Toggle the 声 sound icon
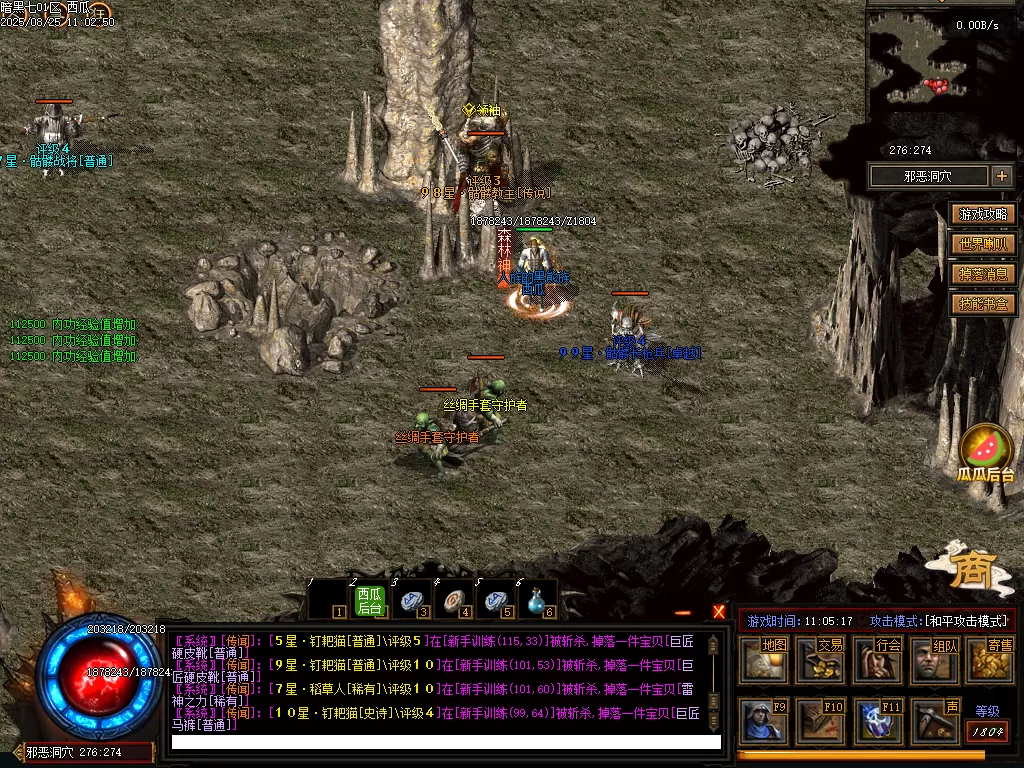The width and height of the screenshot is (1024, 768). coord(935,721)
